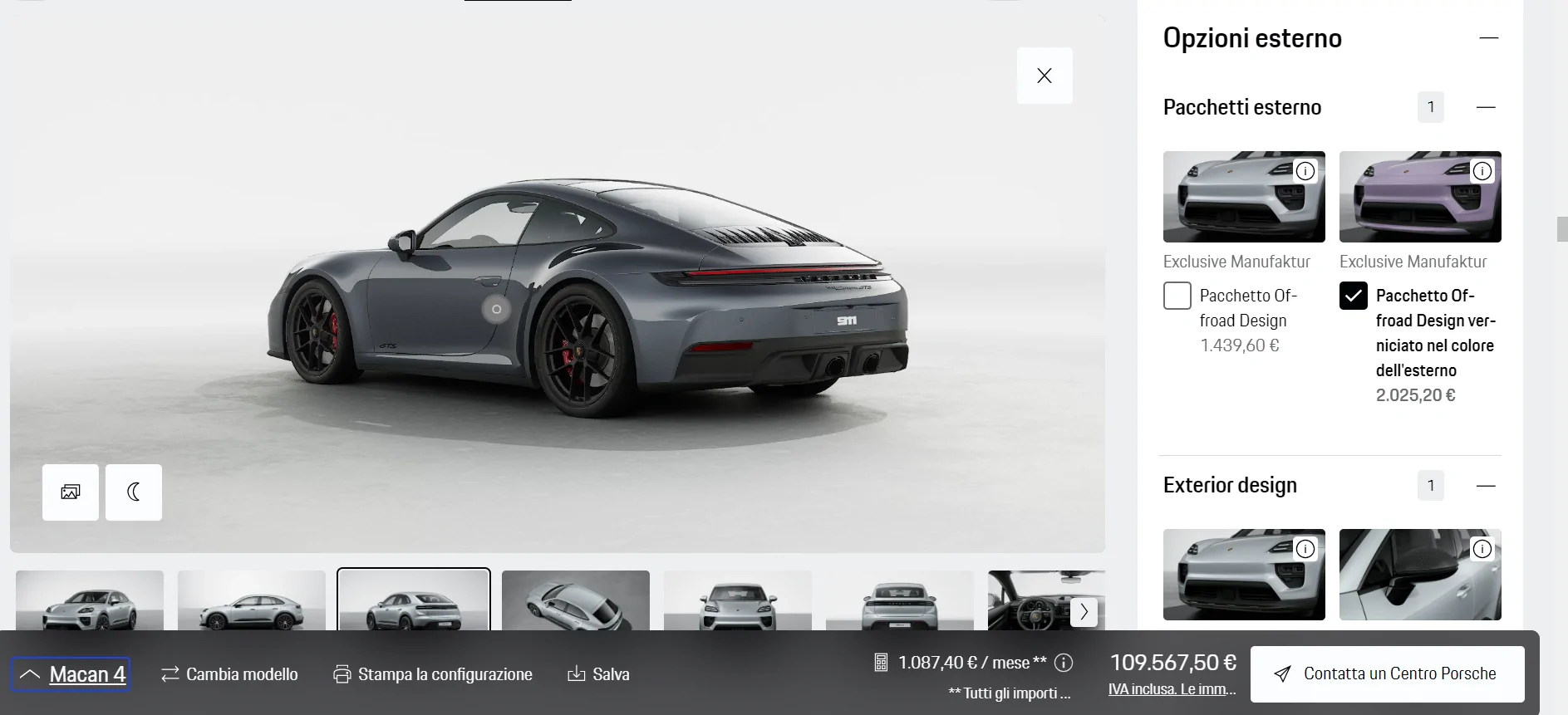Click the hotspot circle on the car door
Screen dimensions: 1568x715
(496, 309)
